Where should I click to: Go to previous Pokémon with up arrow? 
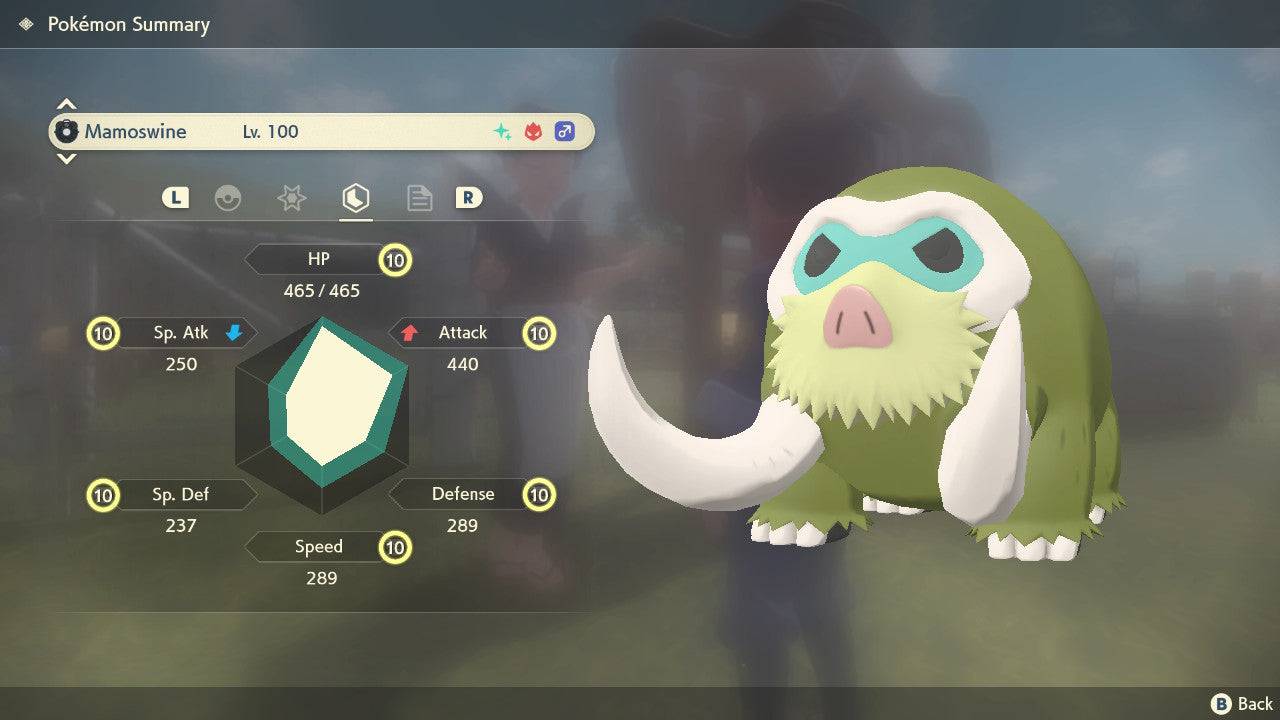pyautogui.click(x=66, y=104)
